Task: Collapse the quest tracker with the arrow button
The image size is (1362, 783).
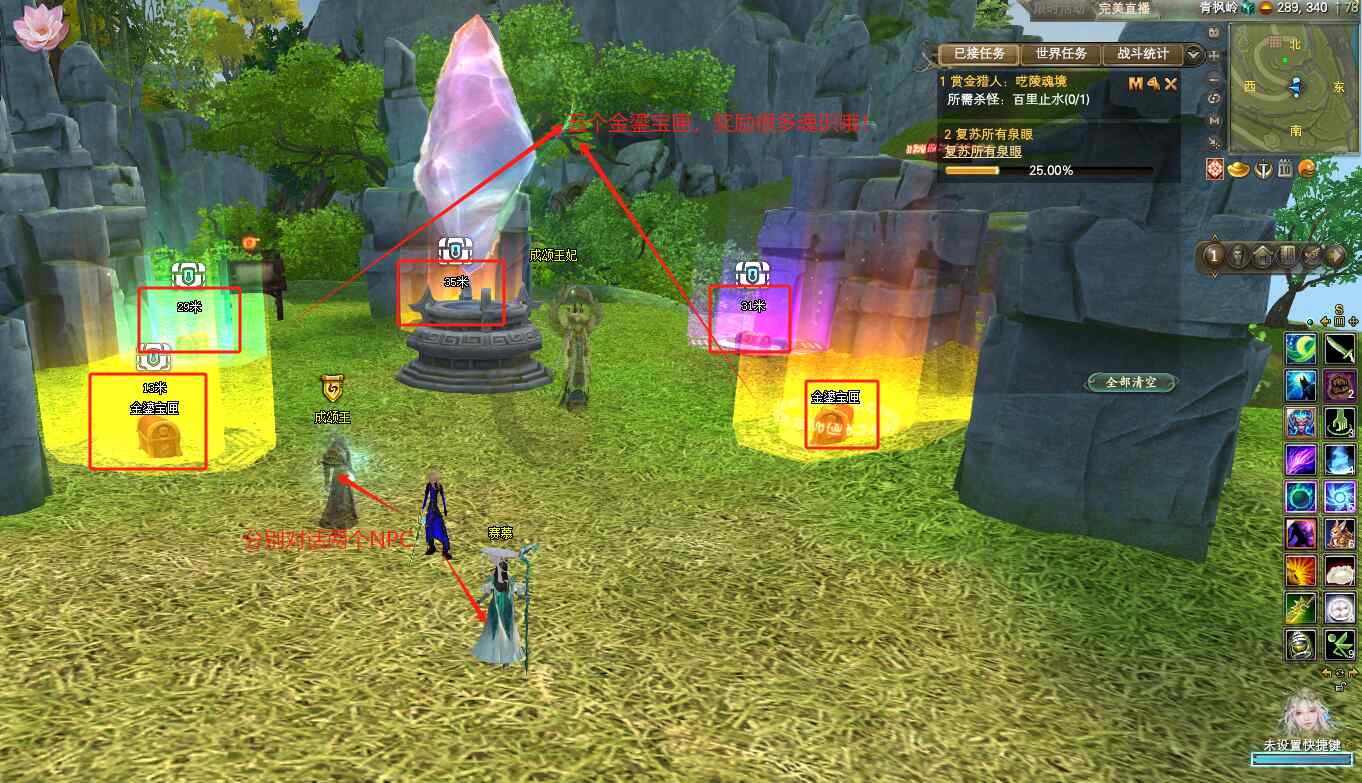Action: 1194,54
